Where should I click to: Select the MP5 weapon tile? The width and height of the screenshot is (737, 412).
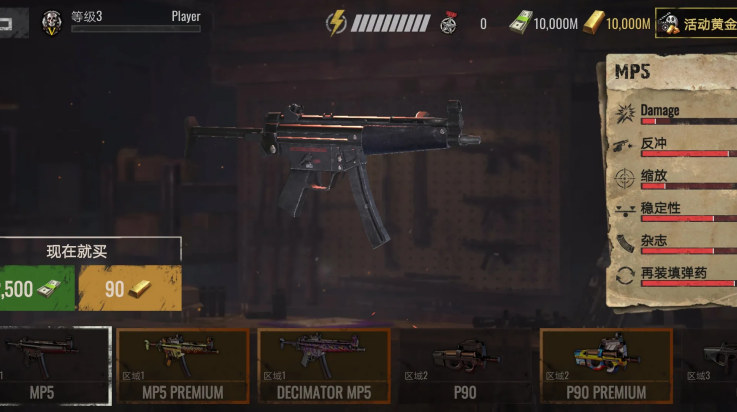(55, 366)
